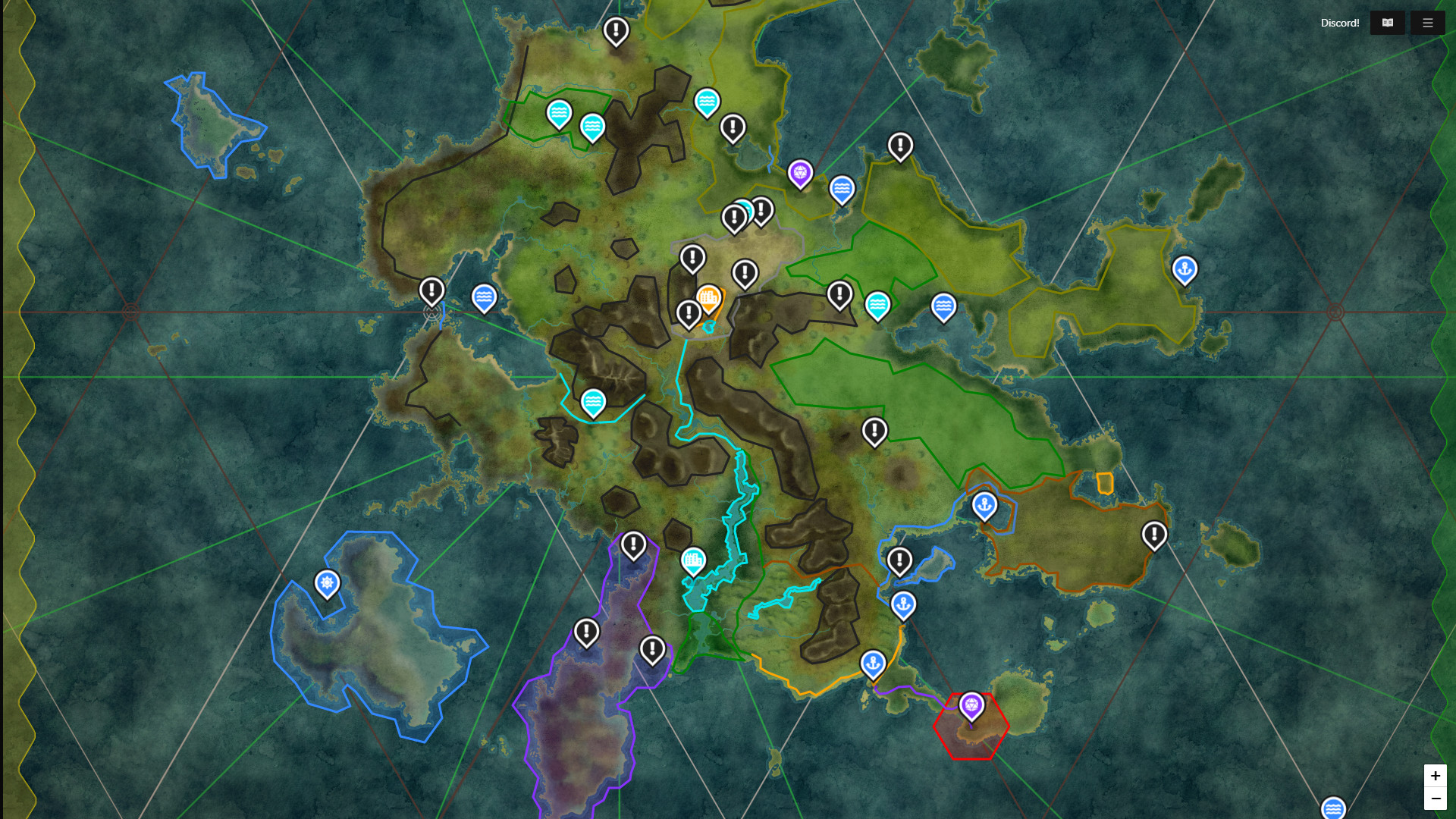The width and height of the screenshot is (1456, 819).
Task: Click the purple gem marker near northern coast
Action: [x=799, y=173]
